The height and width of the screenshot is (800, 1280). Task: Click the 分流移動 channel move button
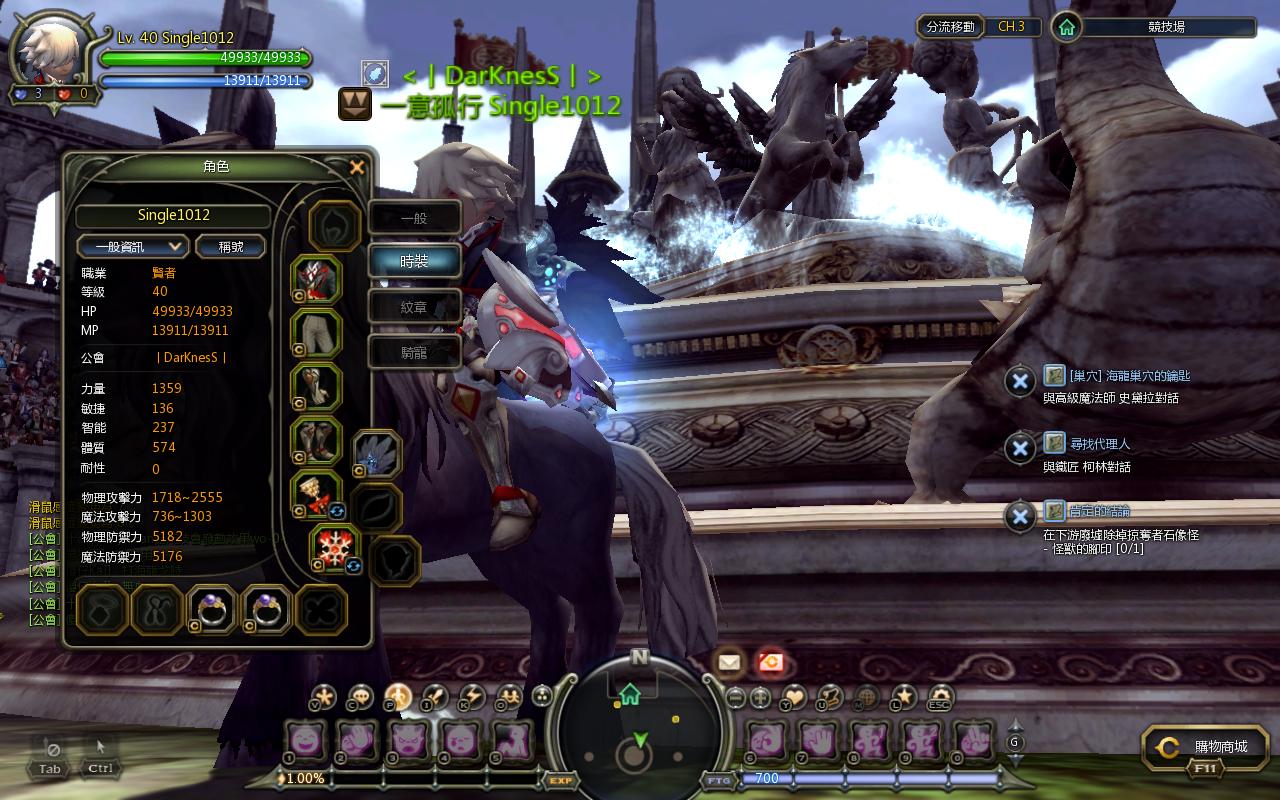[x=950, y=27]
